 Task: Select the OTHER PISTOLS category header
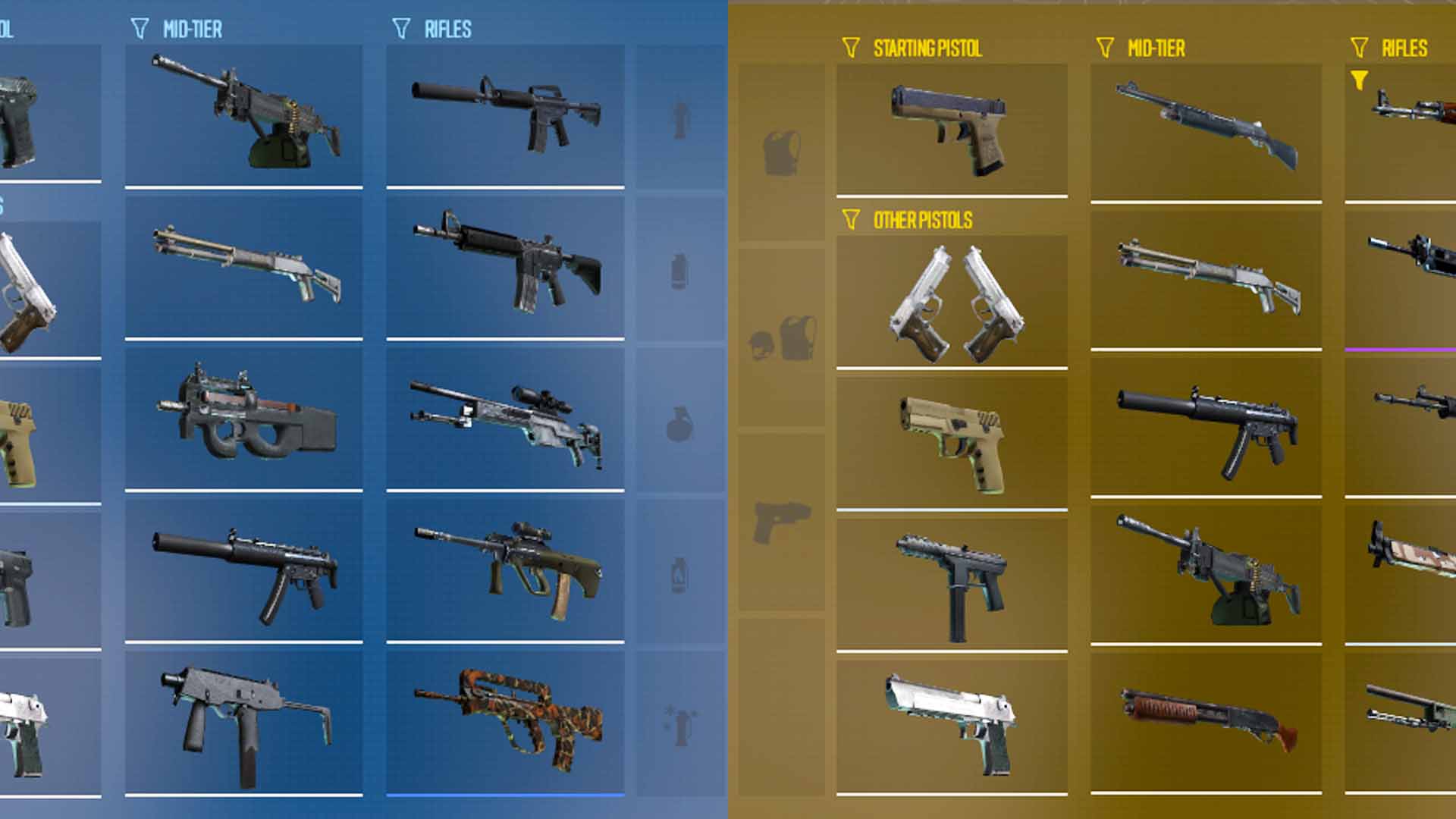(x=924, y=221)
